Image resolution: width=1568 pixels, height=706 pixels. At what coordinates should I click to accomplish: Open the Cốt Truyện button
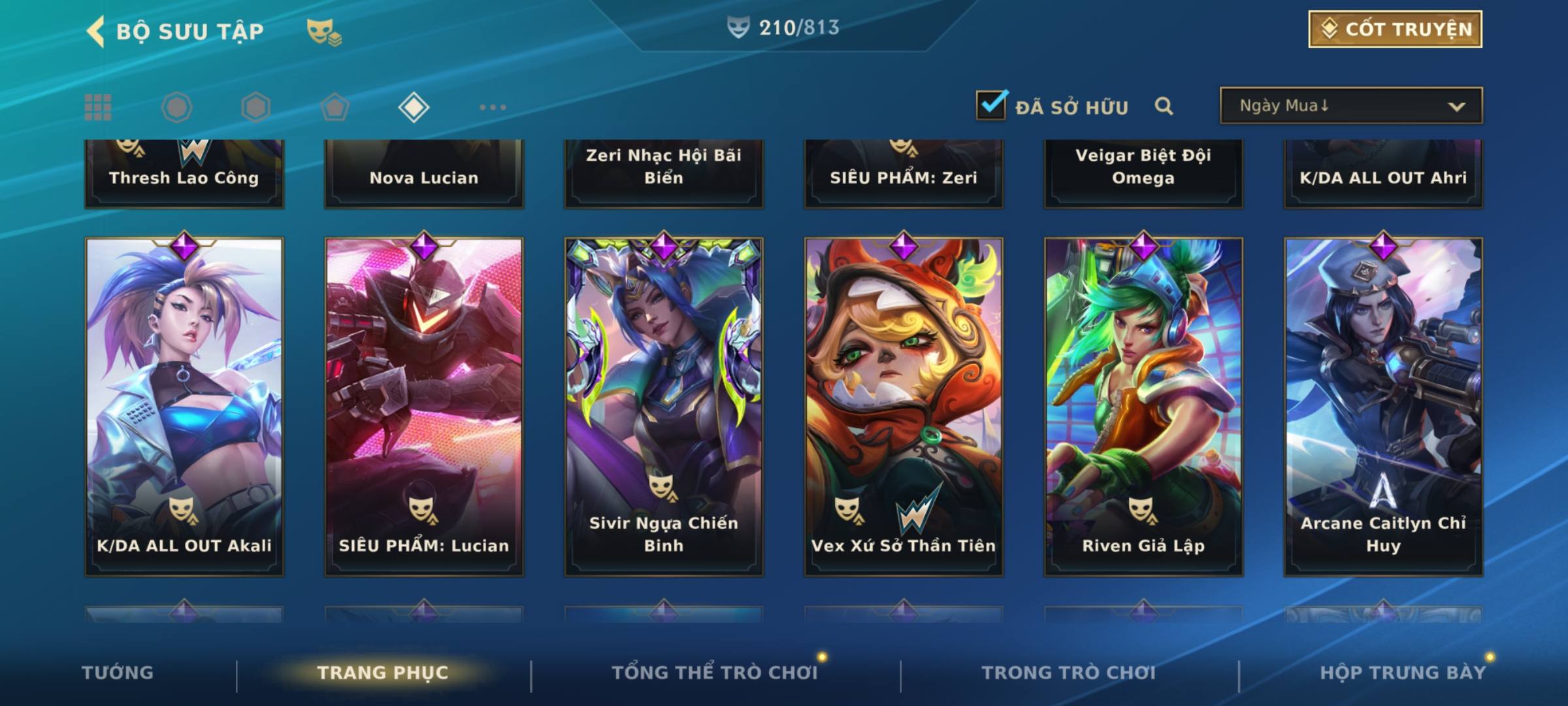click(x=1394, y=29)
